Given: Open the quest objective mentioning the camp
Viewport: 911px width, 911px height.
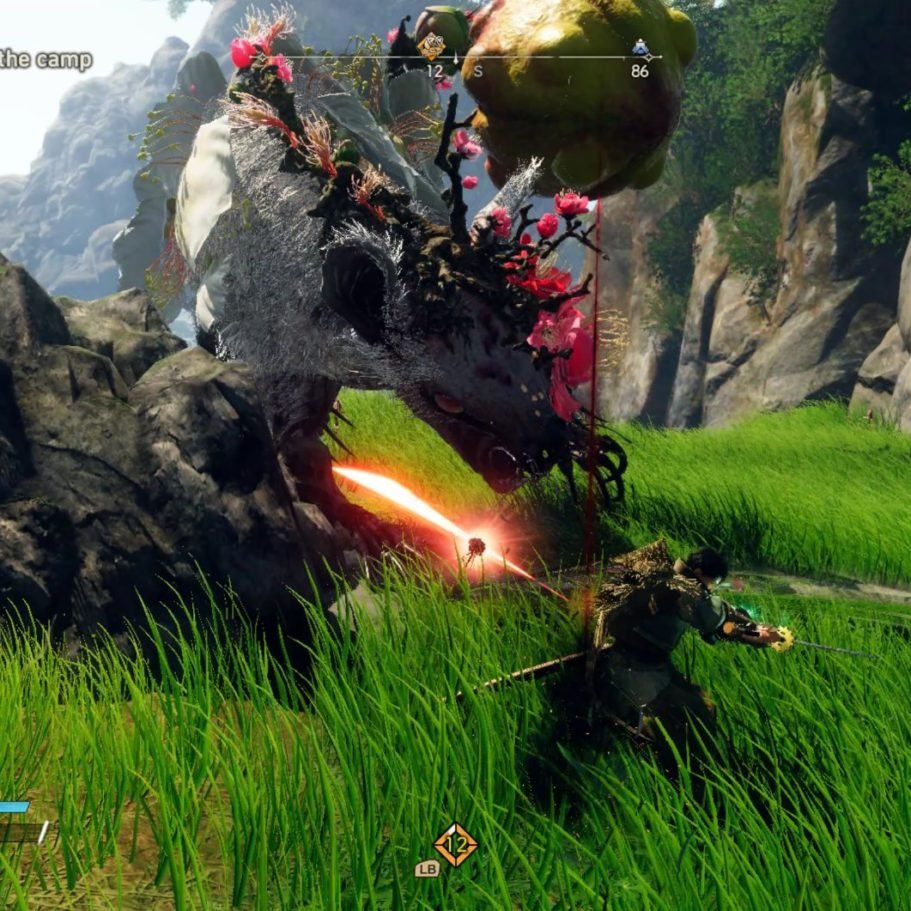Looking at the screenshot, I should click(46, 60).
